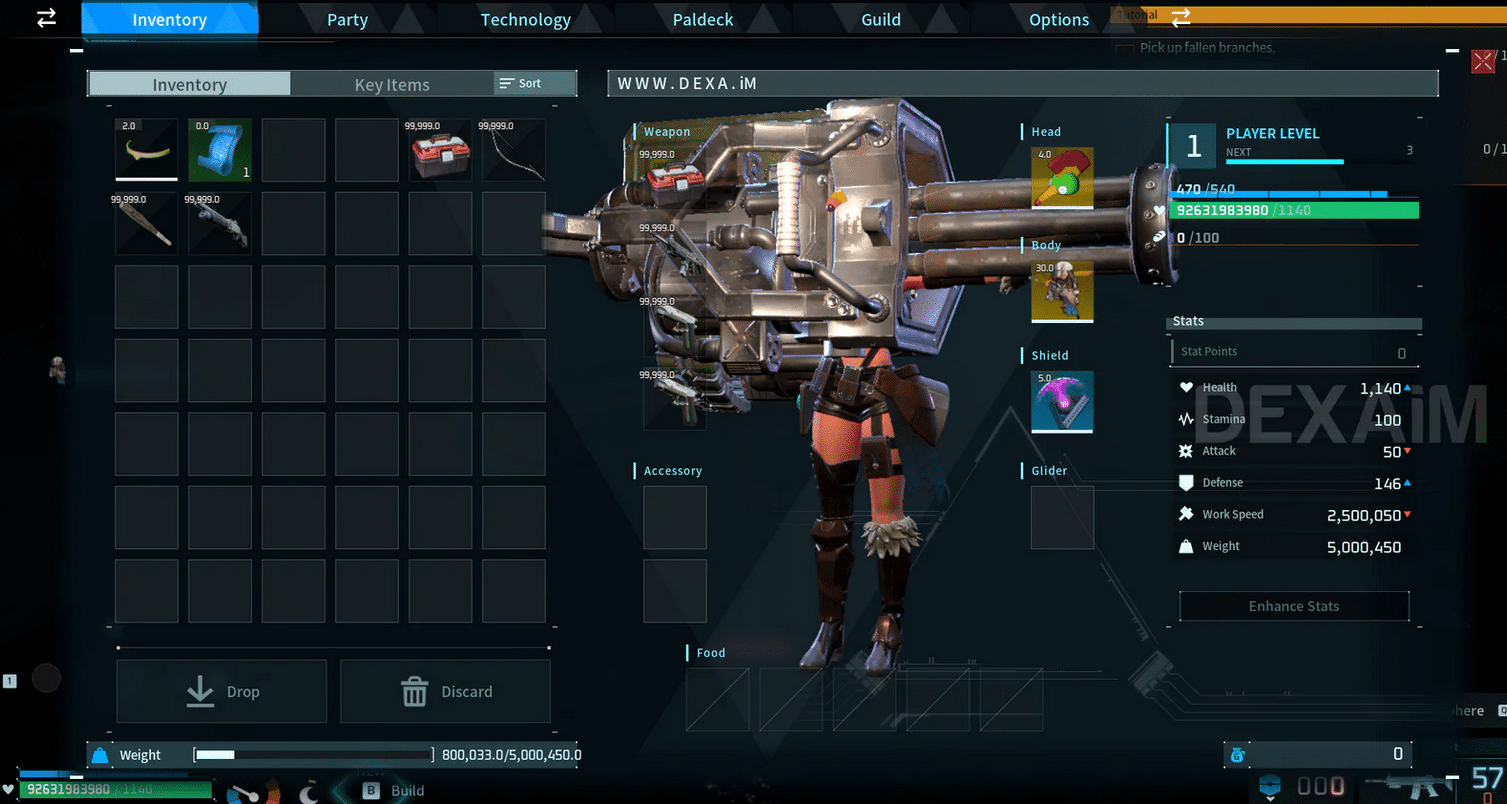Click the Drop button
The width and height of the screenshot is (1507, 804).
tap(222, 691)
